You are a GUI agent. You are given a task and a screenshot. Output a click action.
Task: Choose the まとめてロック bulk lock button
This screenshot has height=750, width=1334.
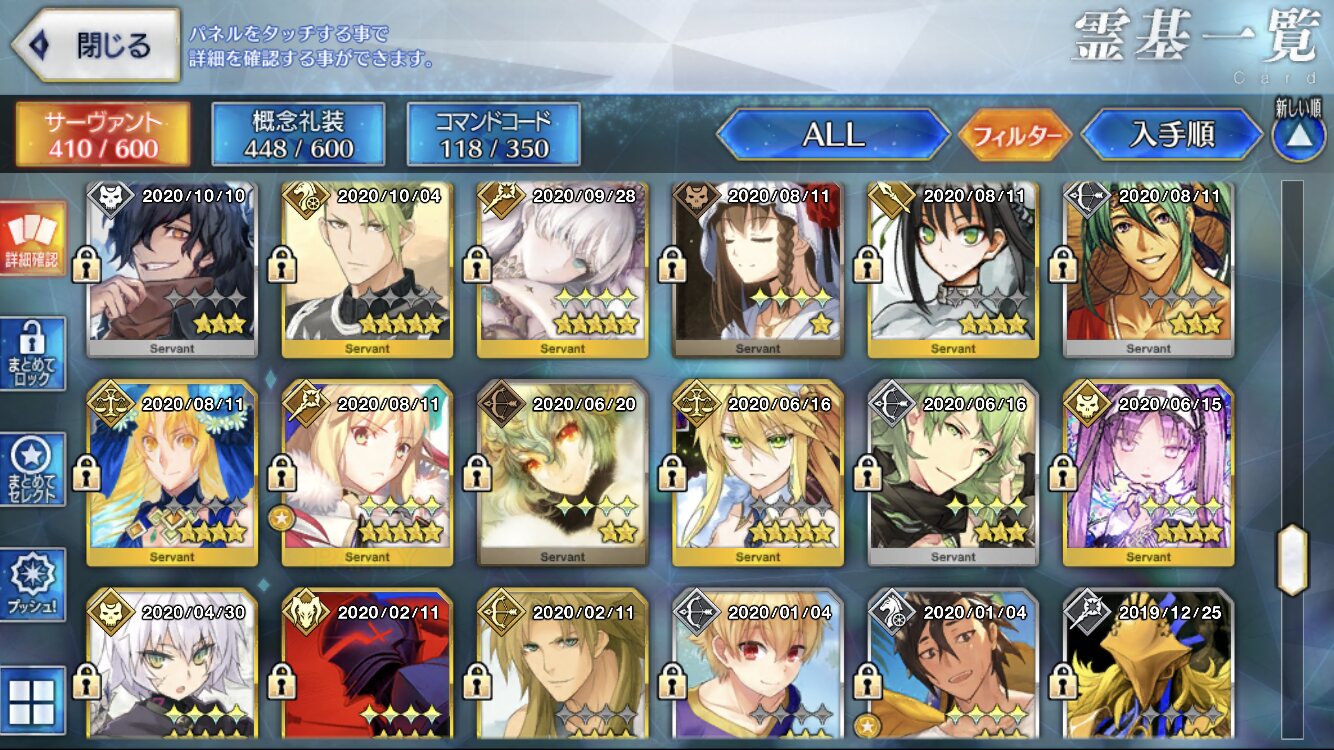click(33, 354)
